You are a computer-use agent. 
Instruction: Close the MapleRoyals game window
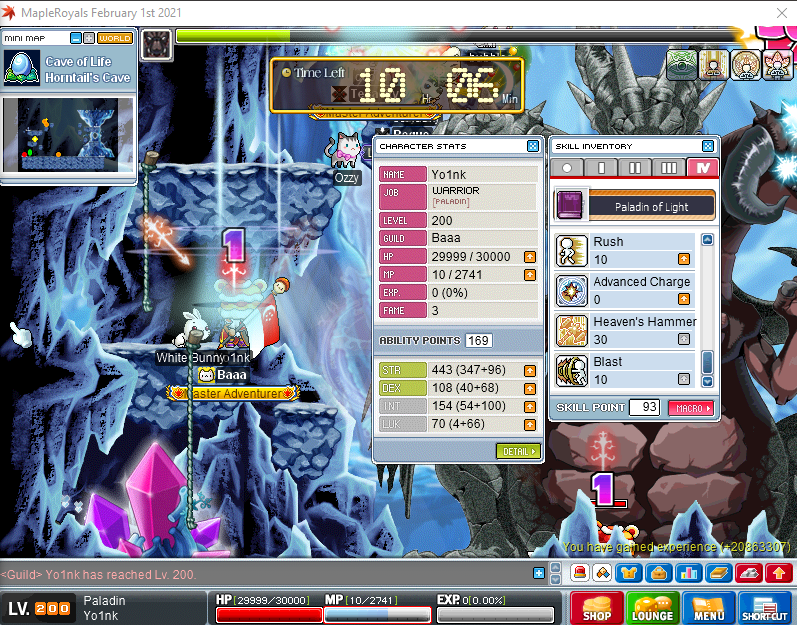pyautogui.click(x=781, y=12)
